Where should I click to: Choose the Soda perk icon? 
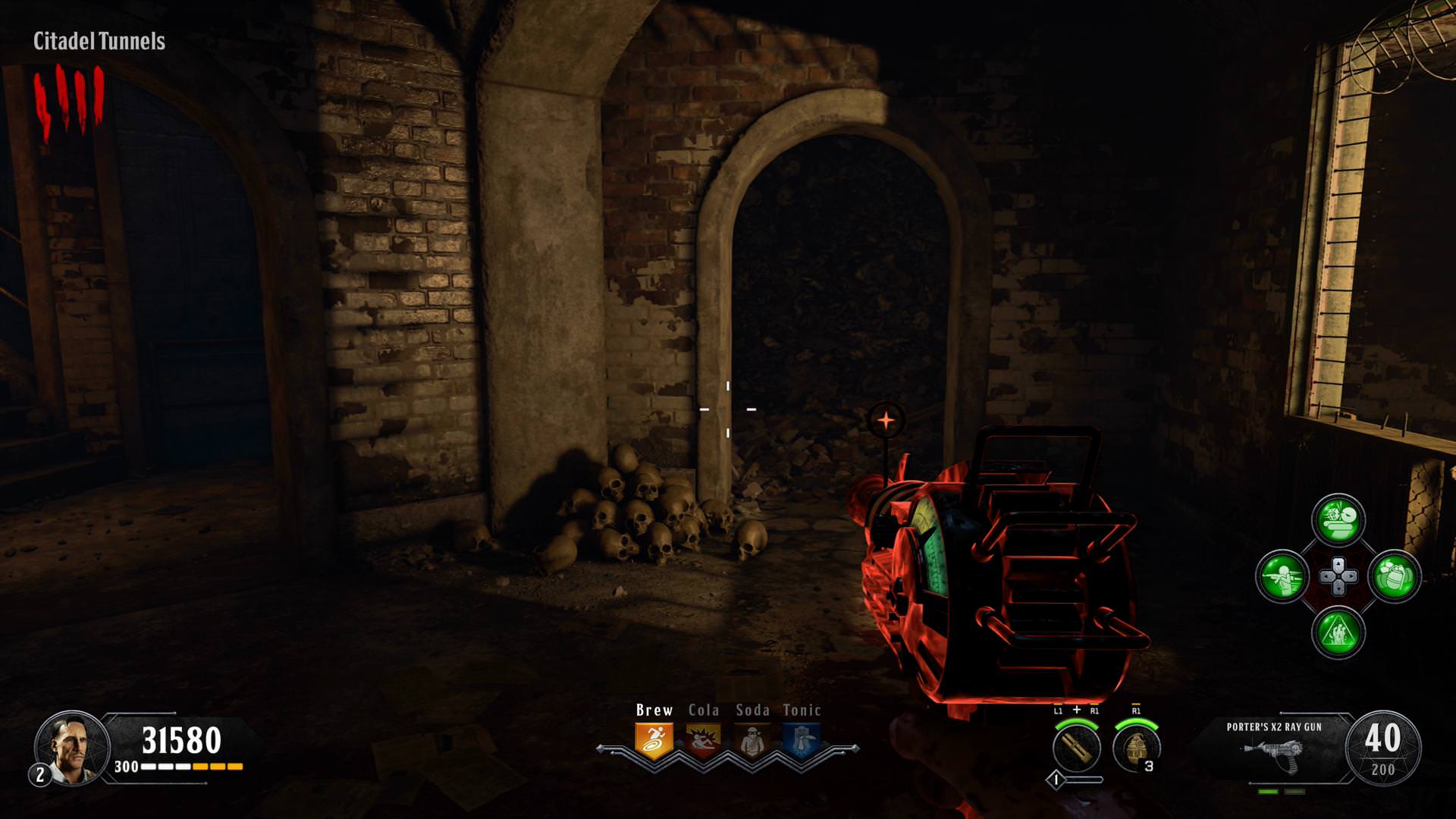752,739
